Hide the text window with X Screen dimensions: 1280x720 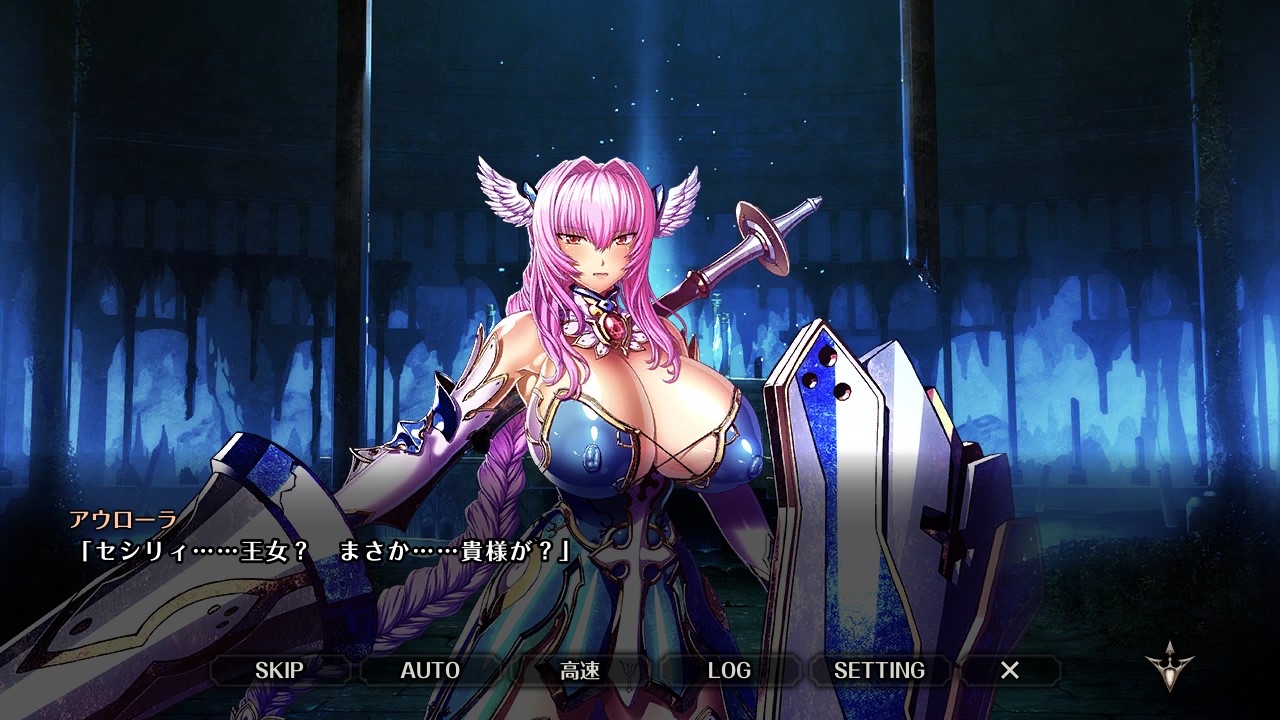(1010, 670)
